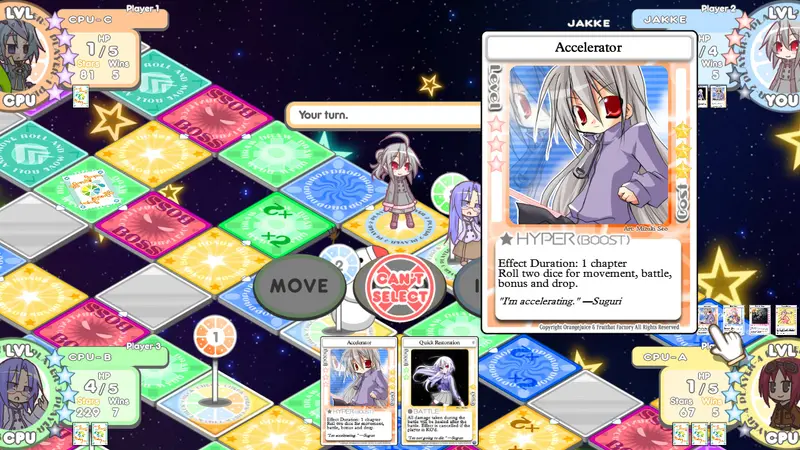This screenshot has height=450, width=800.
Task: Select the Quick Restoration battle card
Action: (438, 390)
